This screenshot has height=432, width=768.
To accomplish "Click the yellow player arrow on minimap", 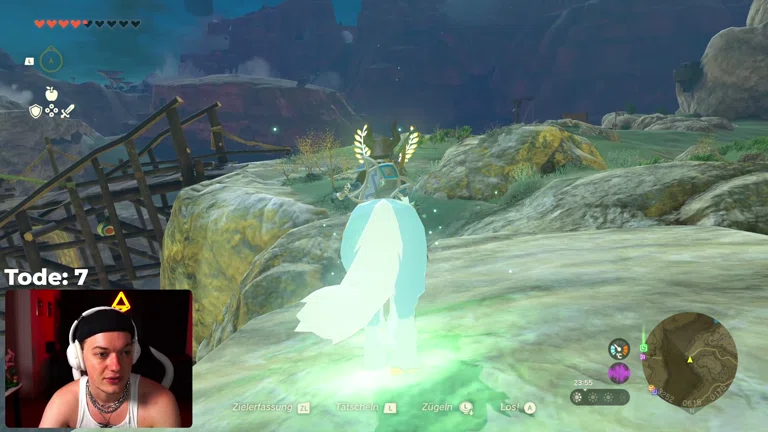I will click(689, 359).
